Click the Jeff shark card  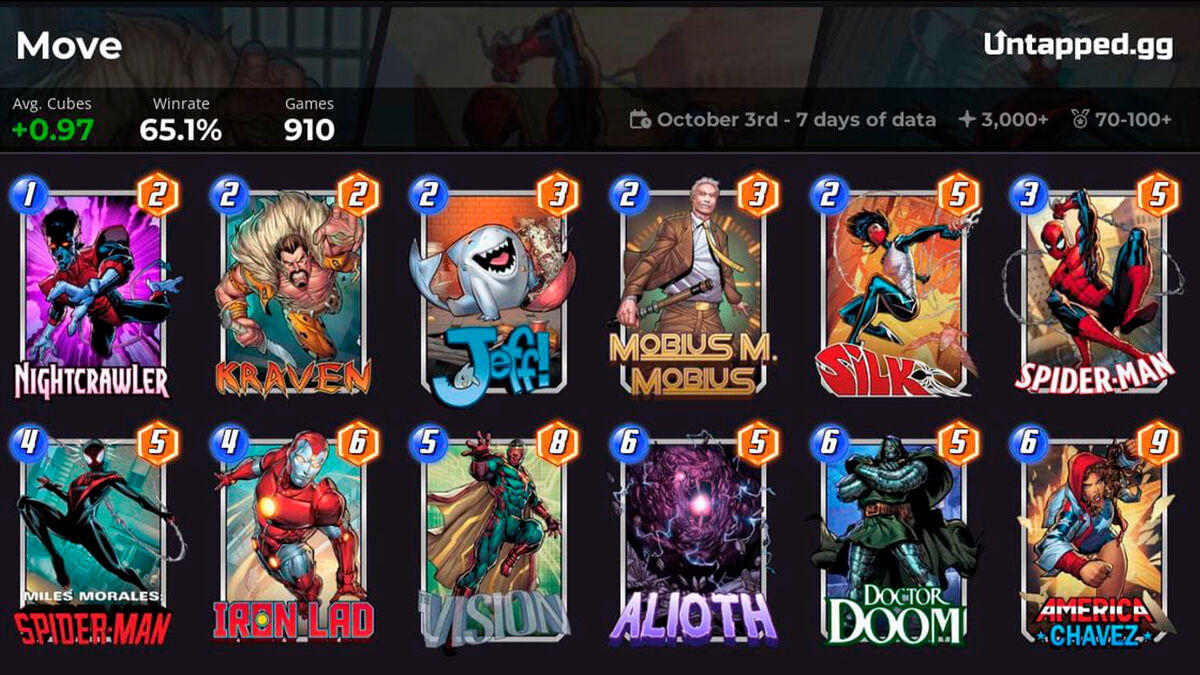[x=492, y=290]
